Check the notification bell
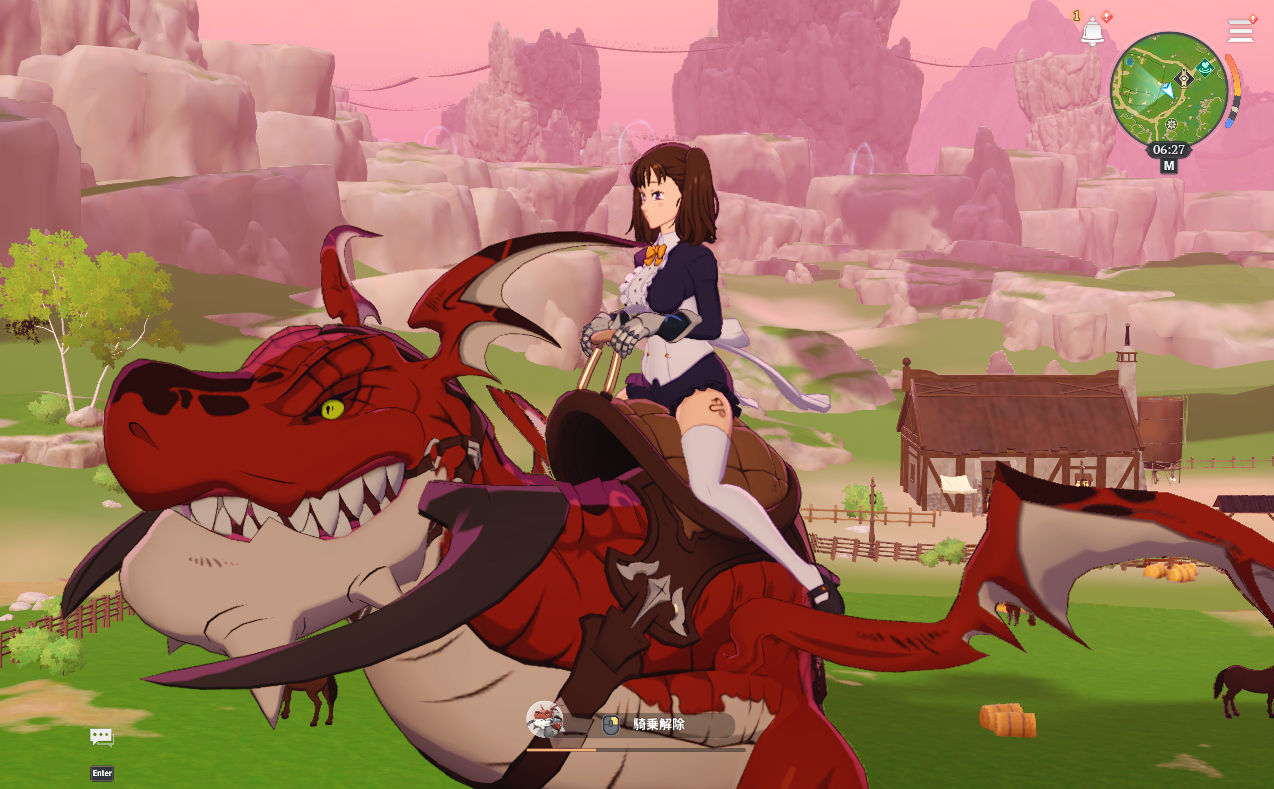 (1092, 32)
